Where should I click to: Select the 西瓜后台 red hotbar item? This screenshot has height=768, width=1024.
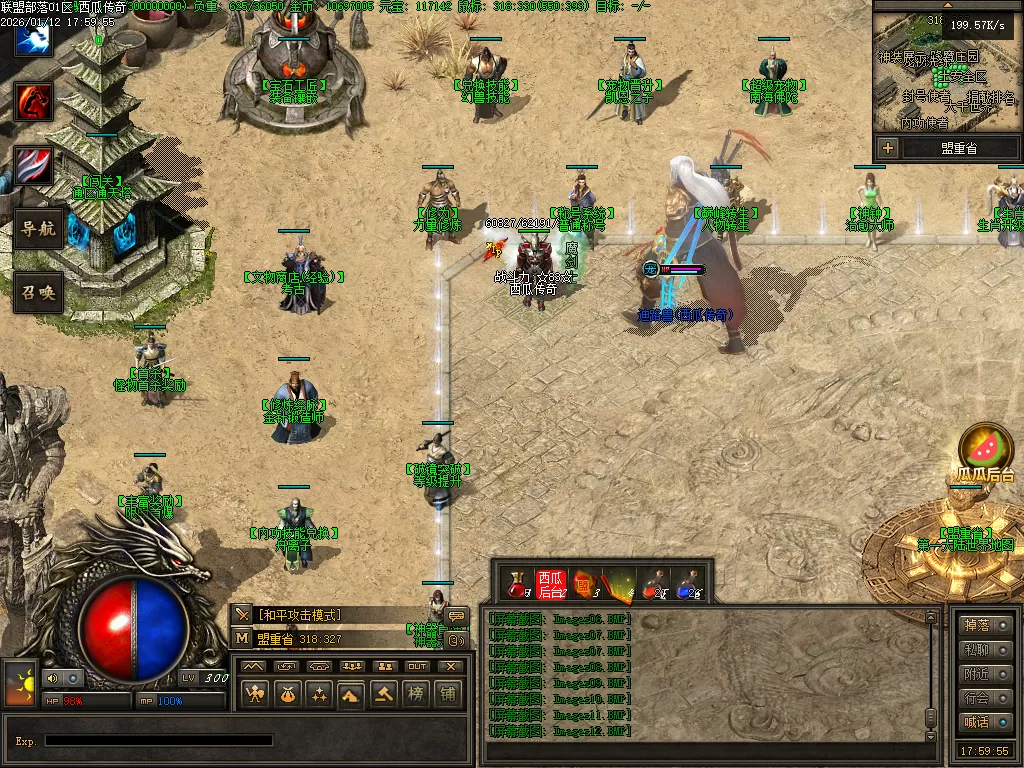pyautogui.click(x=551, y=584)
